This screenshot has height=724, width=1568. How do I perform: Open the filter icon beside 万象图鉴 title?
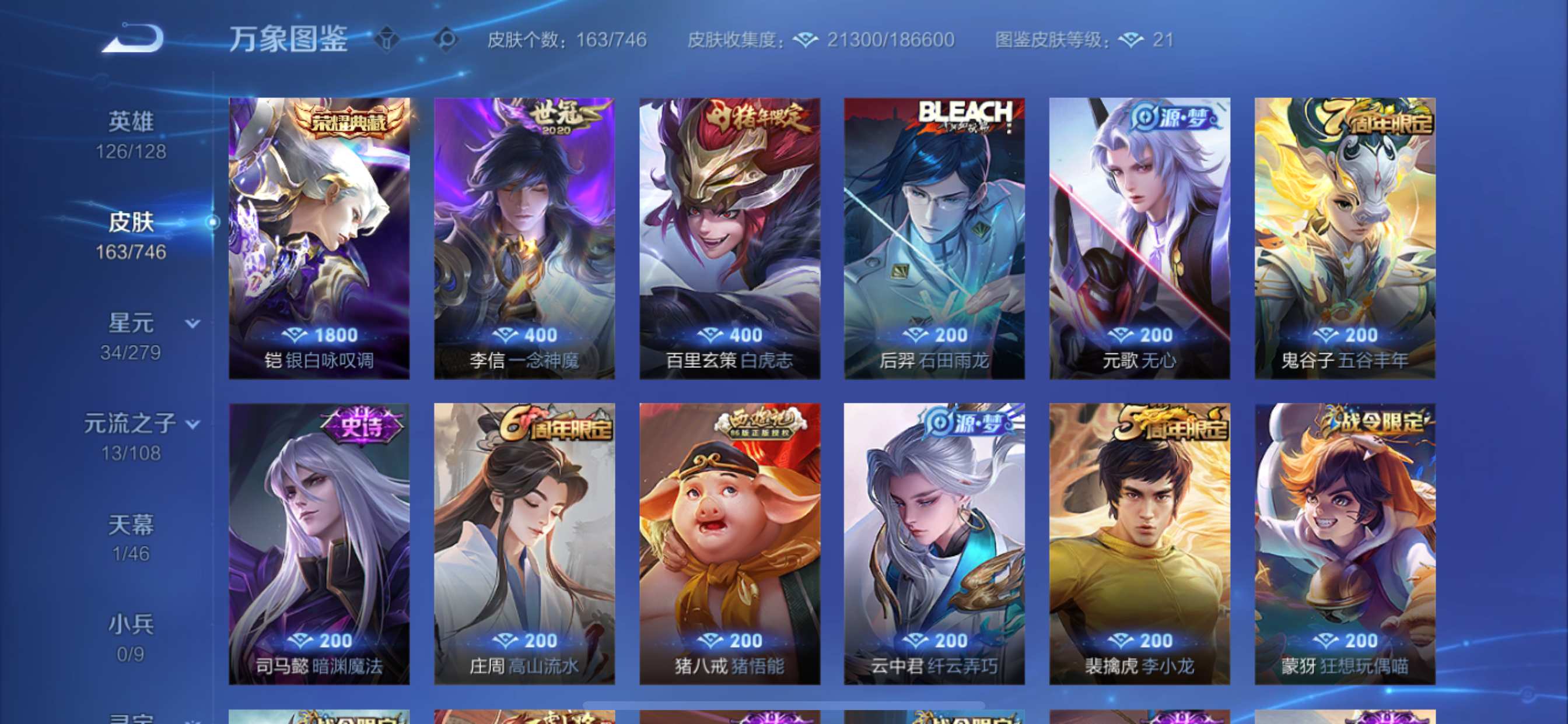pos(386,38)
